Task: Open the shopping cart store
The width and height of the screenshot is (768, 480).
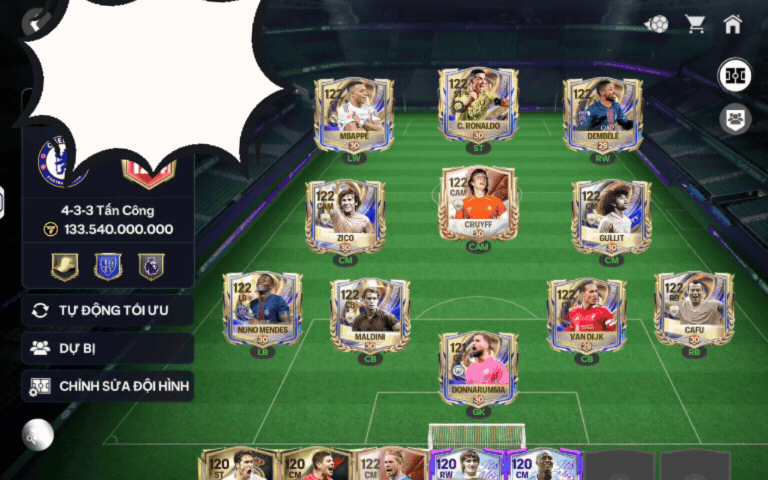Action: coord(694,24)
